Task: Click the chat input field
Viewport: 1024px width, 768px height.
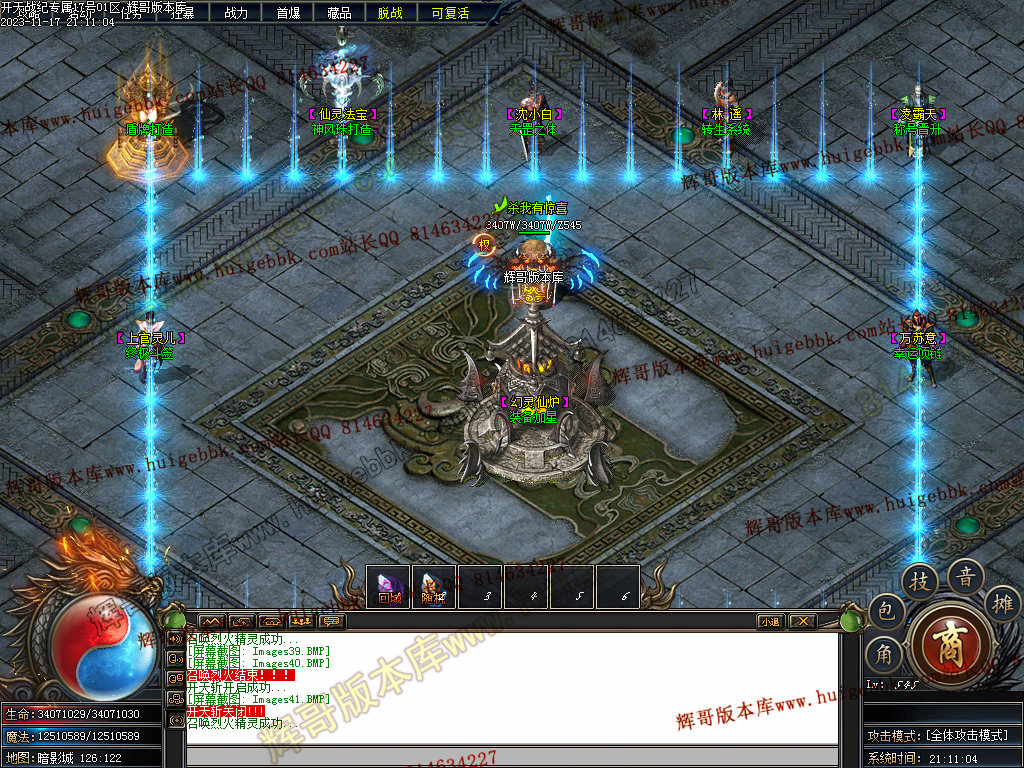Action: pos(510,755)
